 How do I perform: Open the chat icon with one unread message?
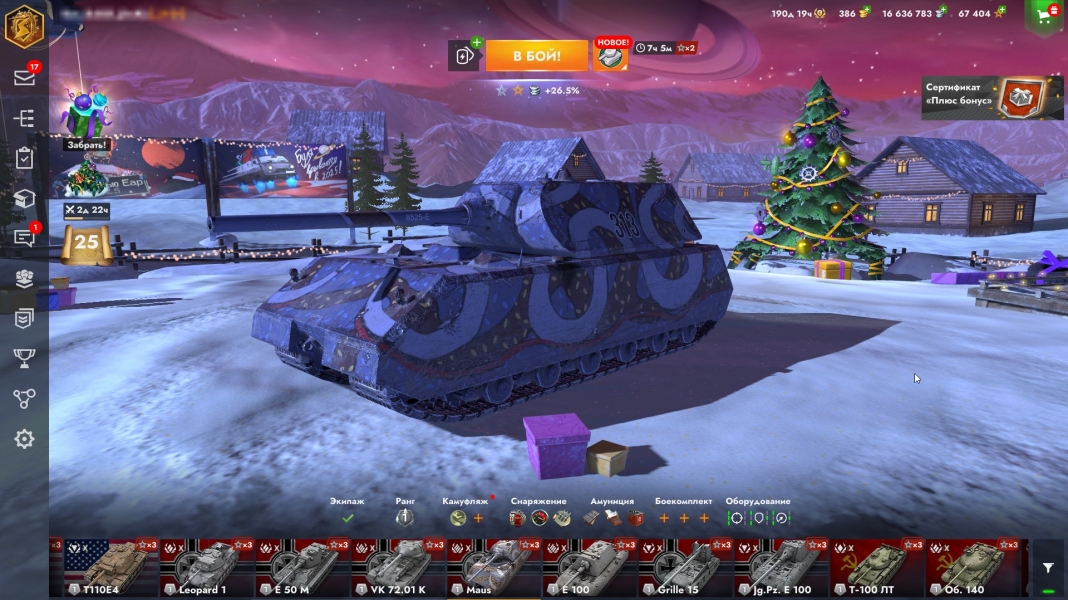[24, 238]
